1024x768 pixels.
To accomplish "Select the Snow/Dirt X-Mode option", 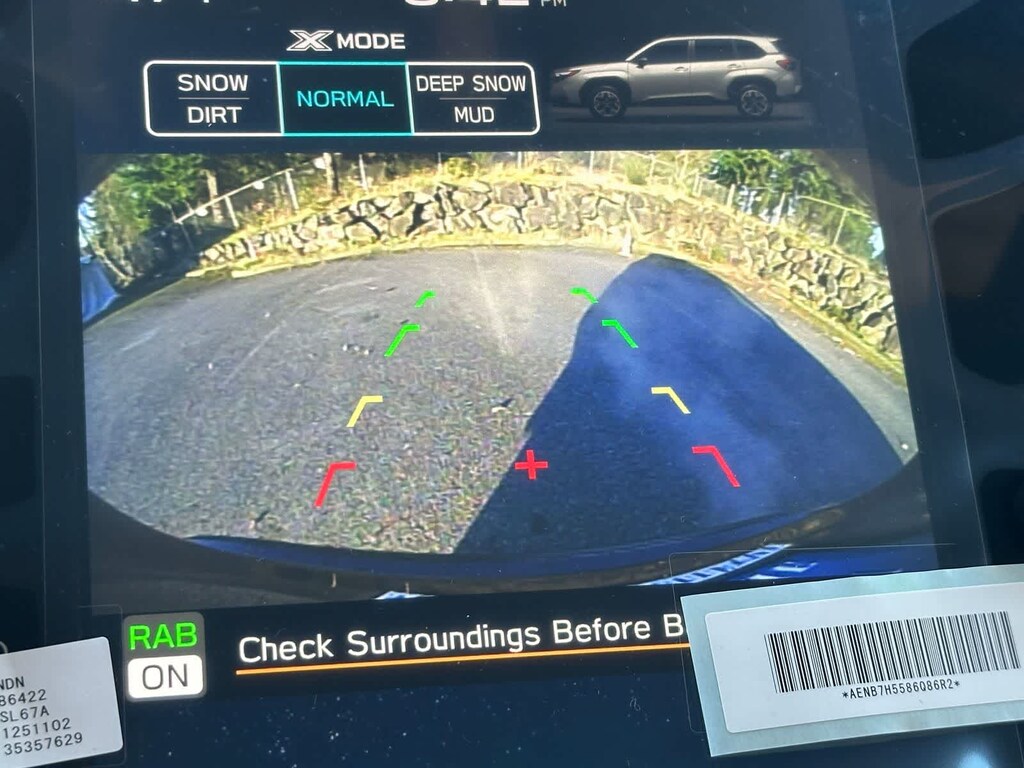I will [x=212, y=98].
